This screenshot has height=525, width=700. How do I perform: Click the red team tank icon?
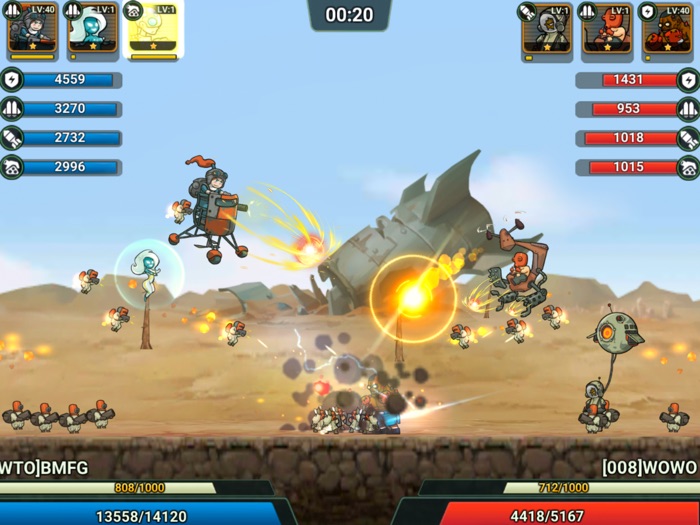pos(688,167)
